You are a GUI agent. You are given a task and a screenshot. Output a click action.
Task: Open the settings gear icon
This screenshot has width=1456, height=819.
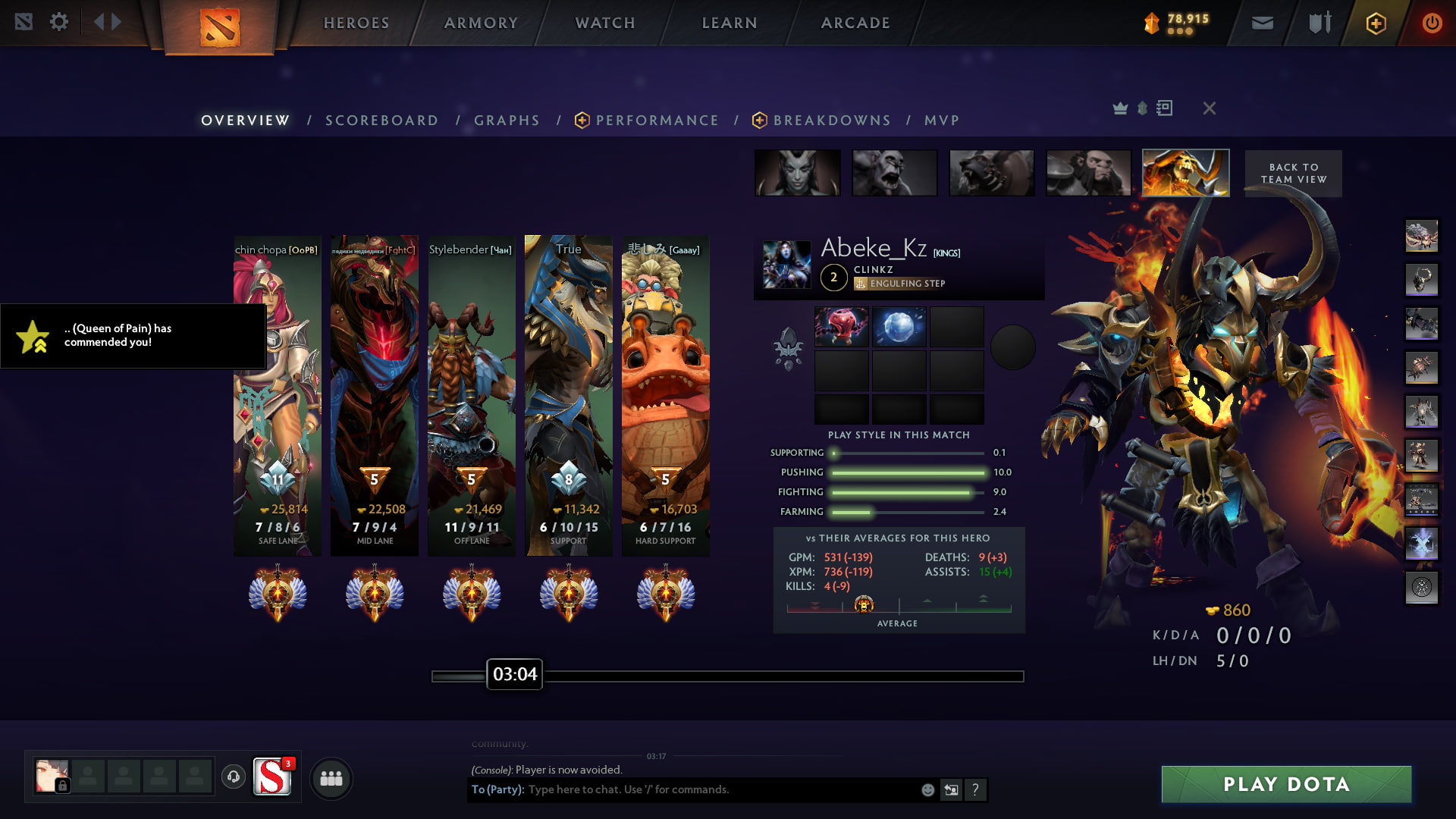point(58,22)
